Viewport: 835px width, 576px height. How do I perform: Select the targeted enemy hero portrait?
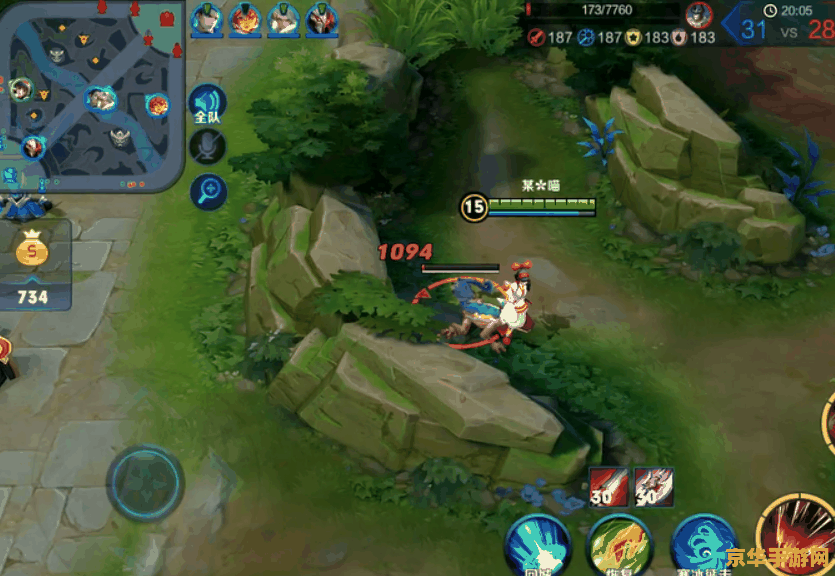coord(699,15)
